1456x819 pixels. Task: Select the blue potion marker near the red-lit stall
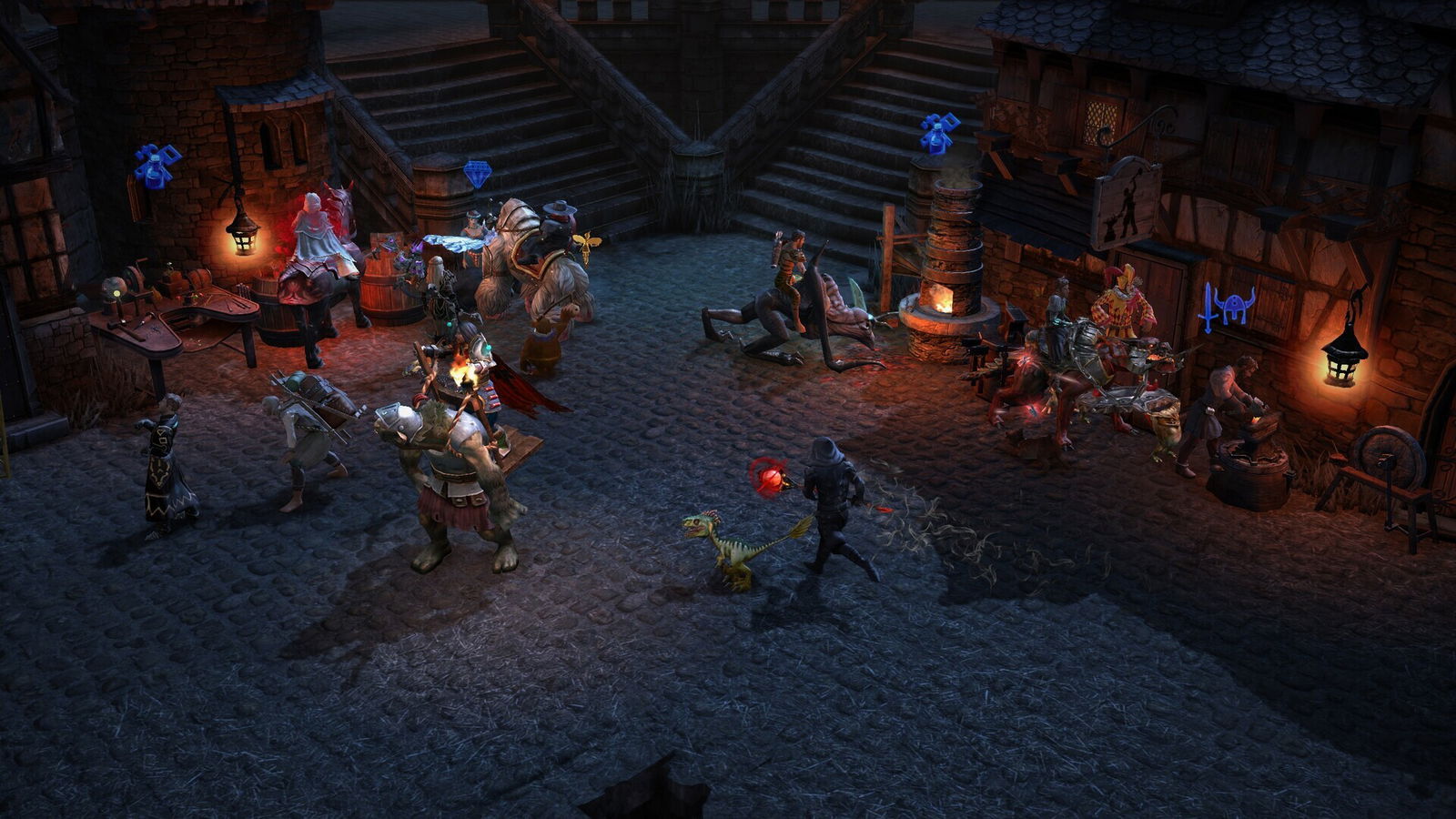coord(157,166)
